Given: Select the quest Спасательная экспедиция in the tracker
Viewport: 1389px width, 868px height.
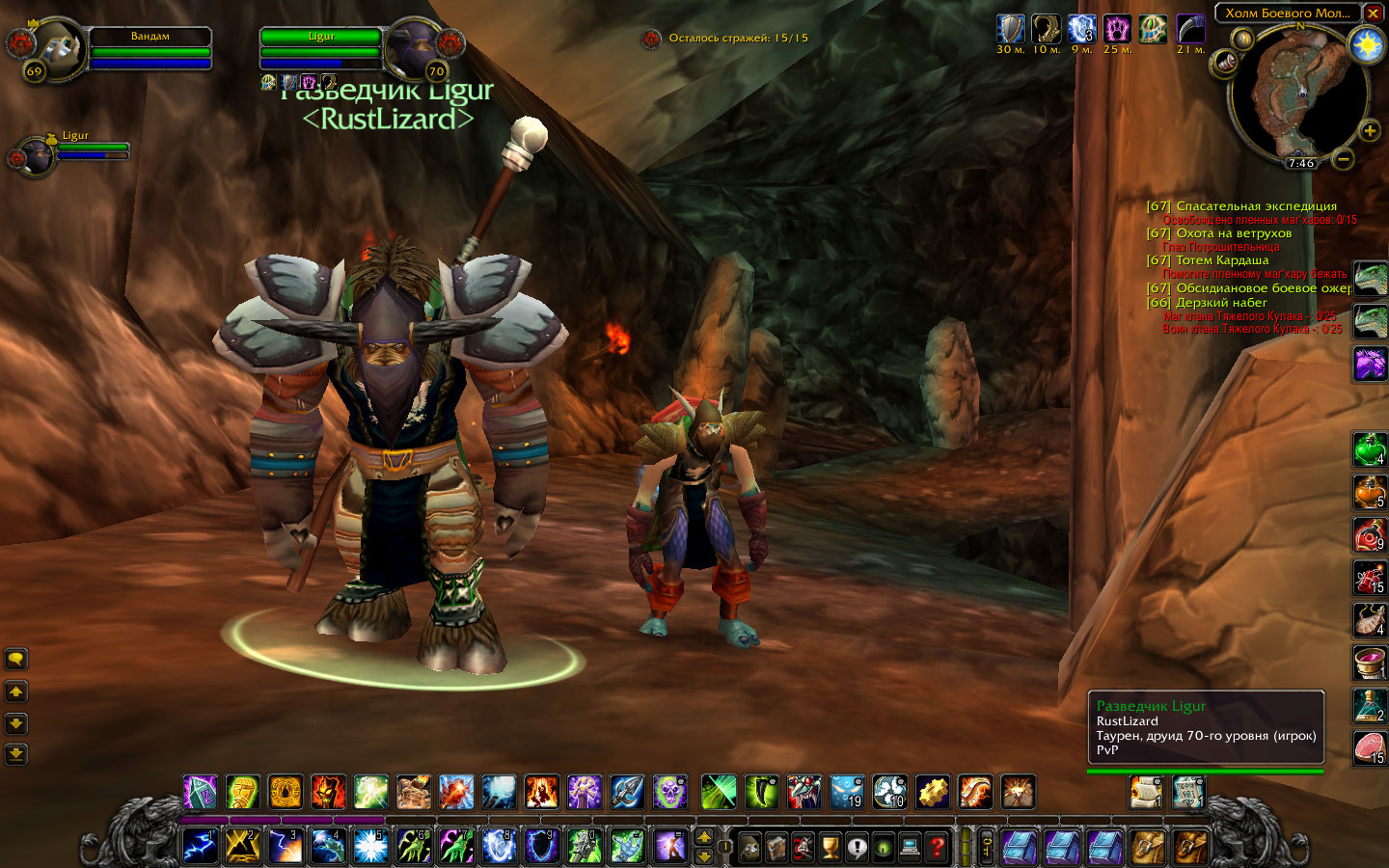Looking at the screenshot, I should tap(1256, 206).
